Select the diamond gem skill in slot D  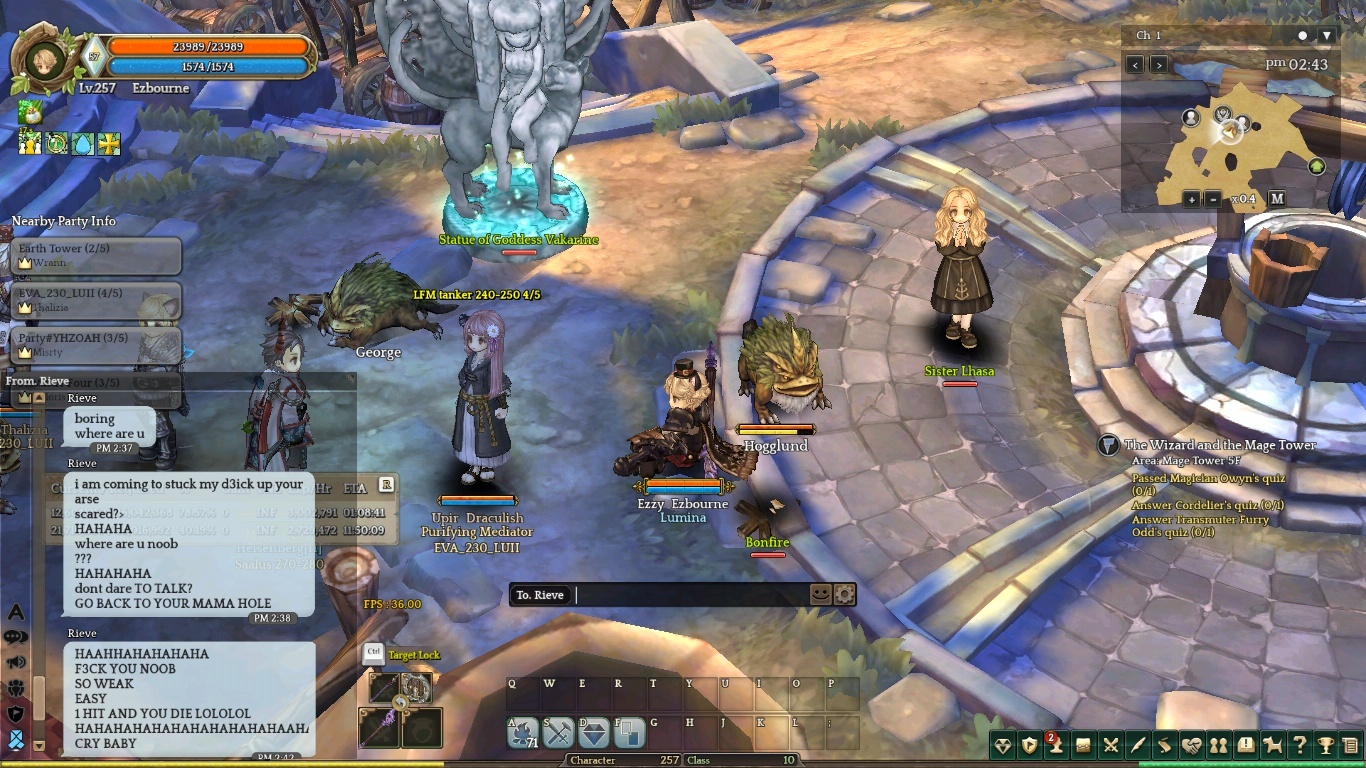click(595, 734)
